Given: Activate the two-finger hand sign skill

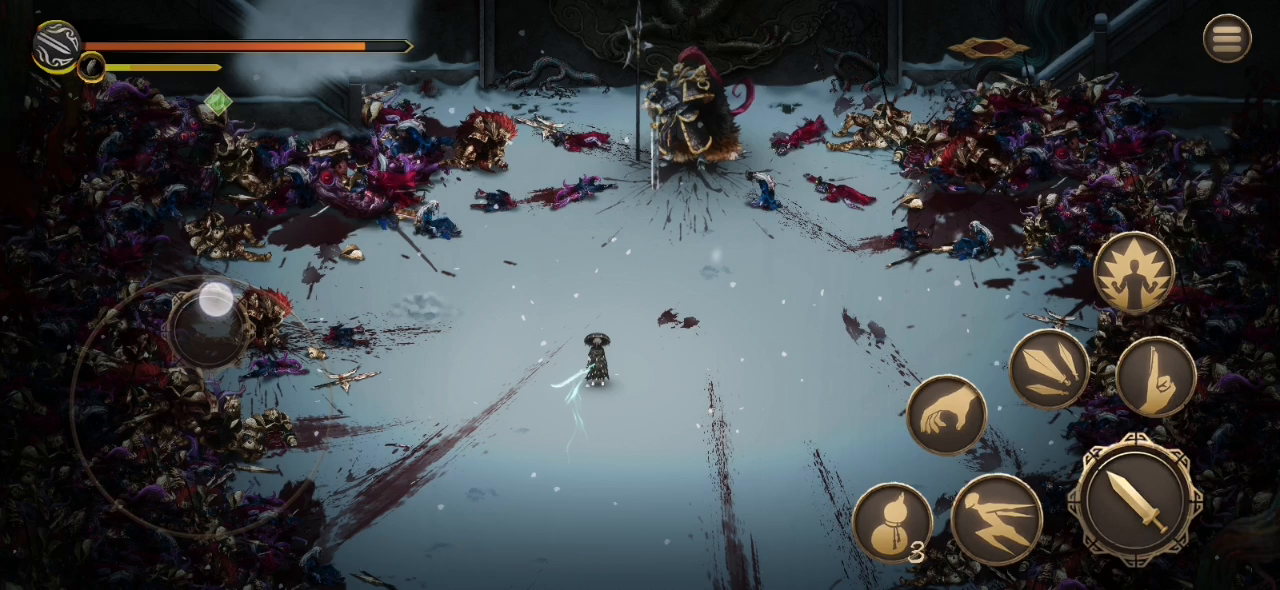Looking at the screenshot, I should 1155,376.
